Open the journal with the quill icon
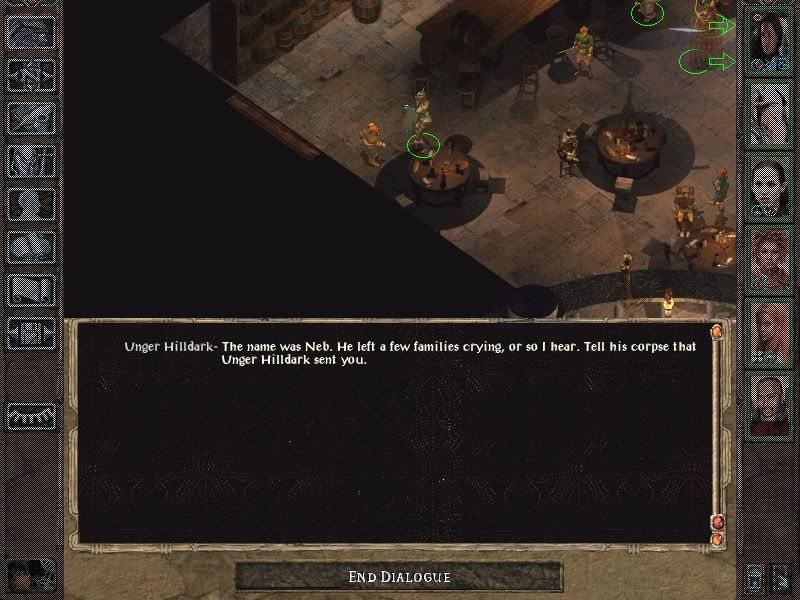This screenshot has height=600, width=800. [x=30, y=118]
